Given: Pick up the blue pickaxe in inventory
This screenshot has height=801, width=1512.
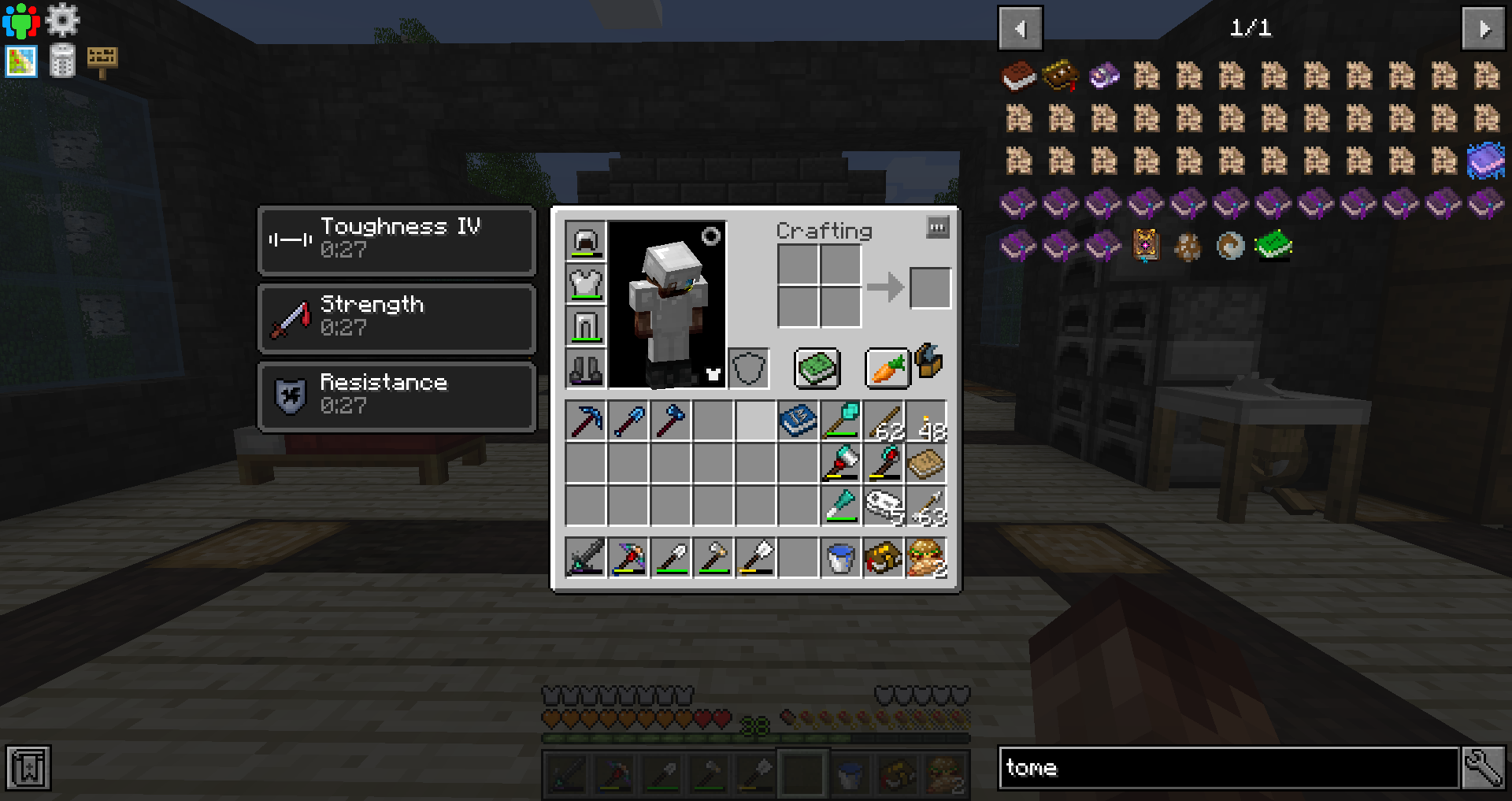Looking at the screenshot, I should click(586, 421).
